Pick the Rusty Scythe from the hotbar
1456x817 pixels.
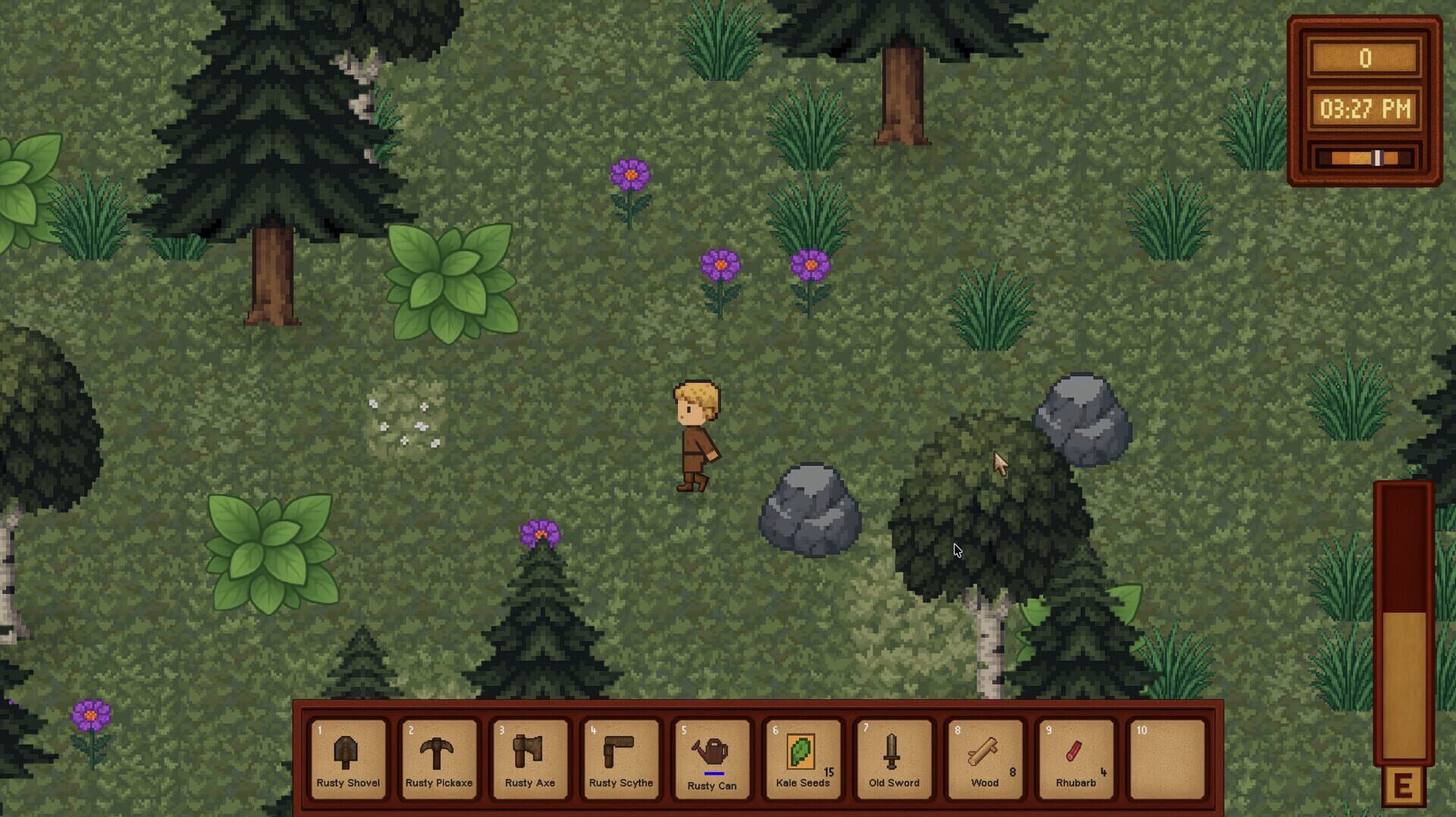click(621, 759)
